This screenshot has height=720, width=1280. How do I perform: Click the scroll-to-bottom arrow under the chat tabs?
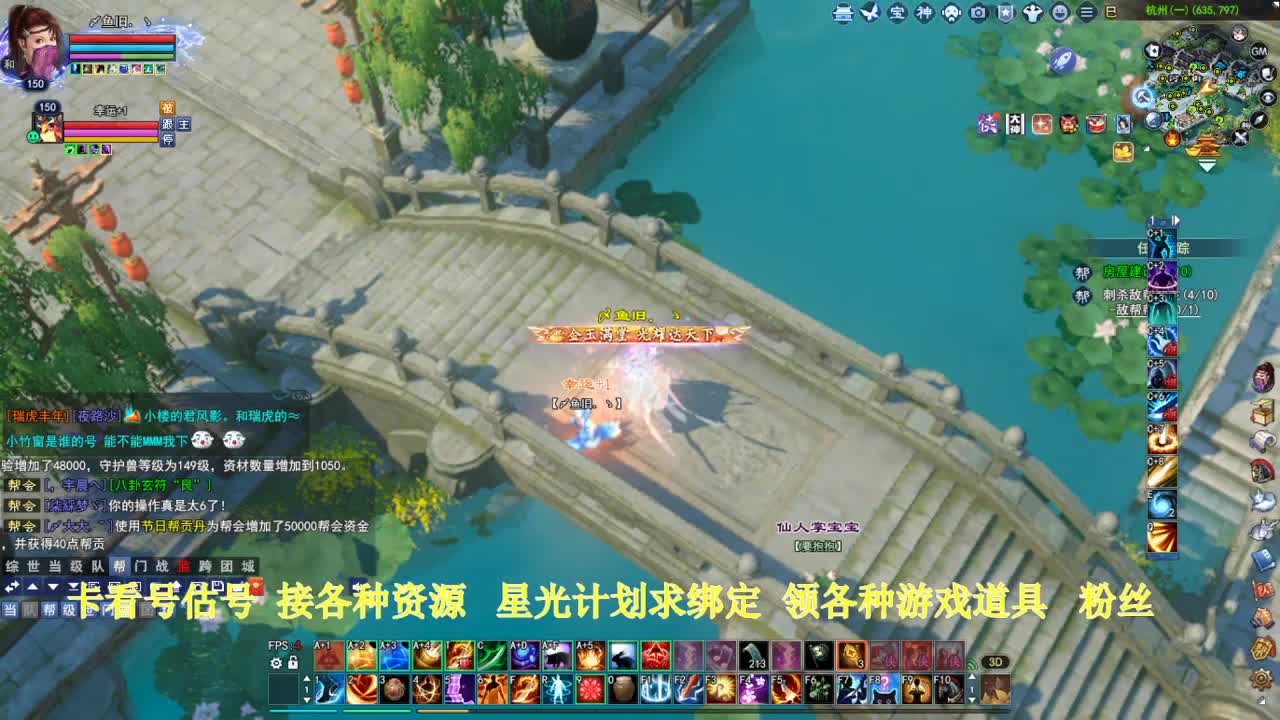coord(72,586)
